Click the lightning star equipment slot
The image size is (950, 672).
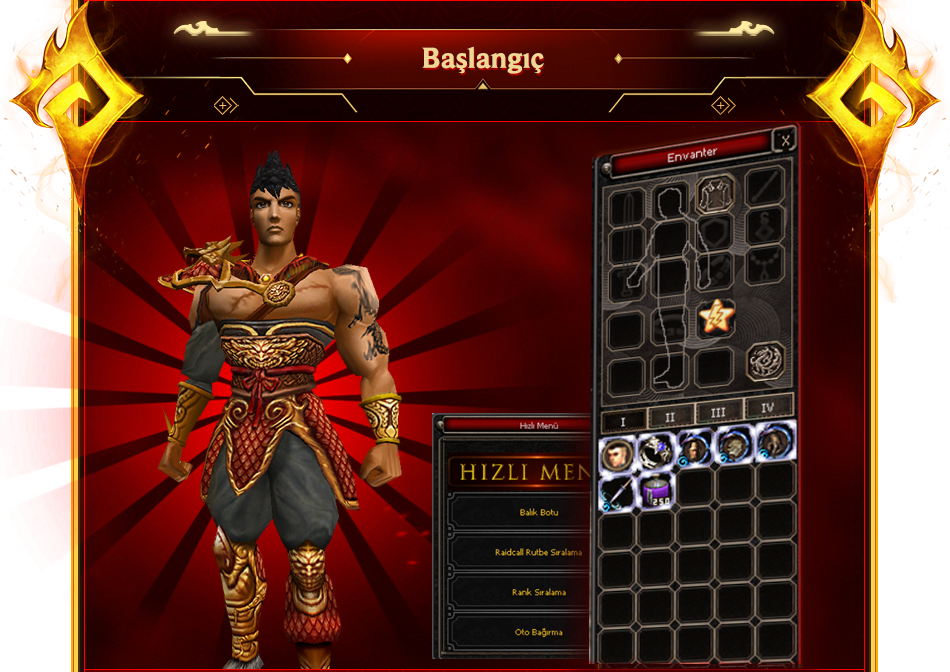coord(714,318)
